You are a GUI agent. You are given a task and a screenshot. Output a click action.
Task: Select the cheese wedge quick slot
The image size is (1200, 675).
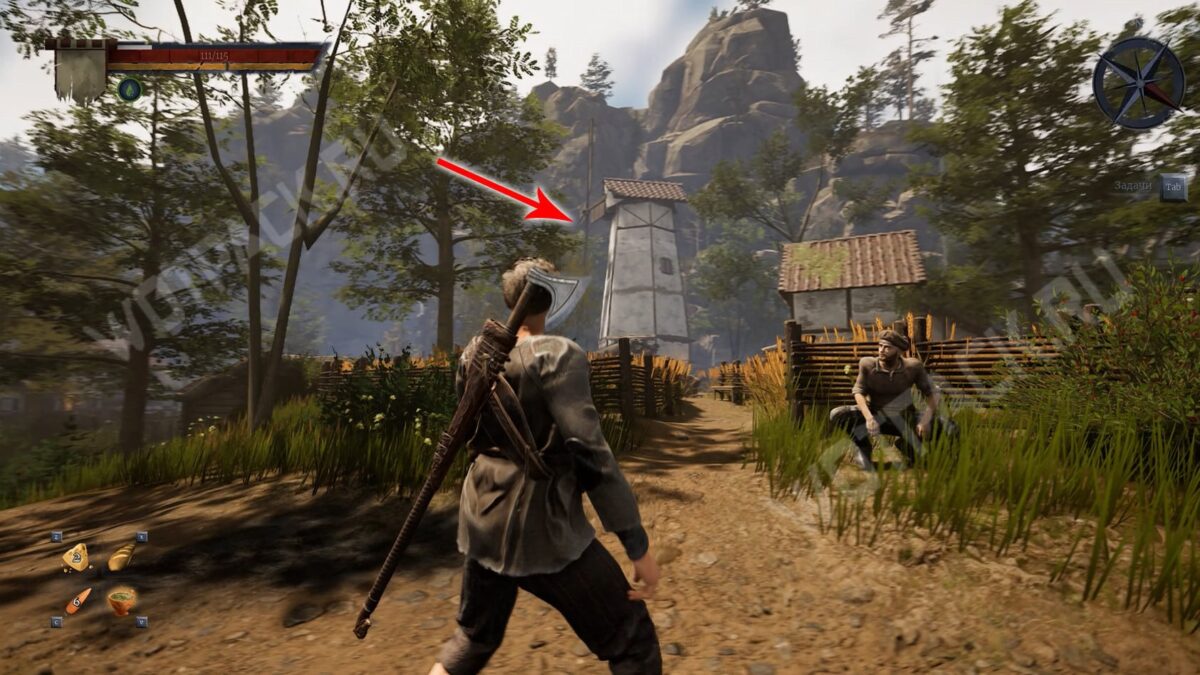tap(76, 557)
